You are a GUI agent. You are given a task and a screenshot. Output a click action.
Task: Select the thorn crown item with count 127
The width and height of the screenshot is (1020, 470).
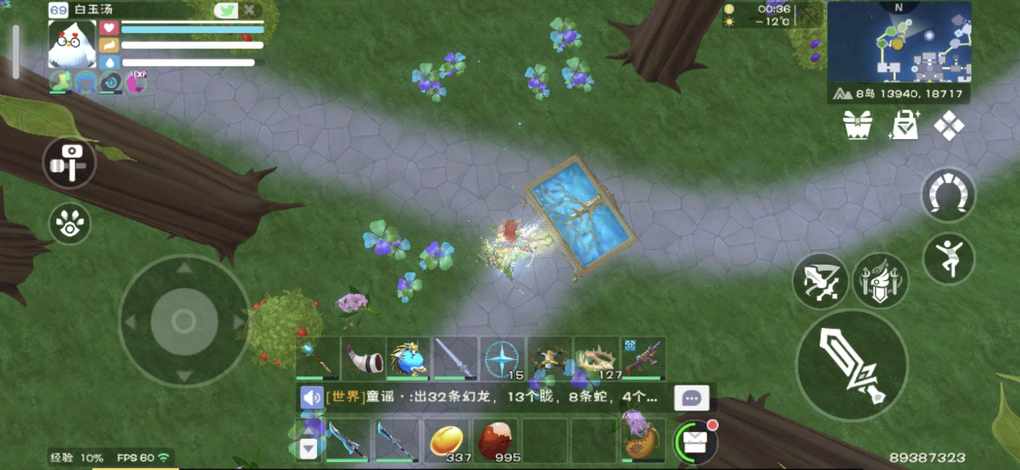click(x=596, y=358)
